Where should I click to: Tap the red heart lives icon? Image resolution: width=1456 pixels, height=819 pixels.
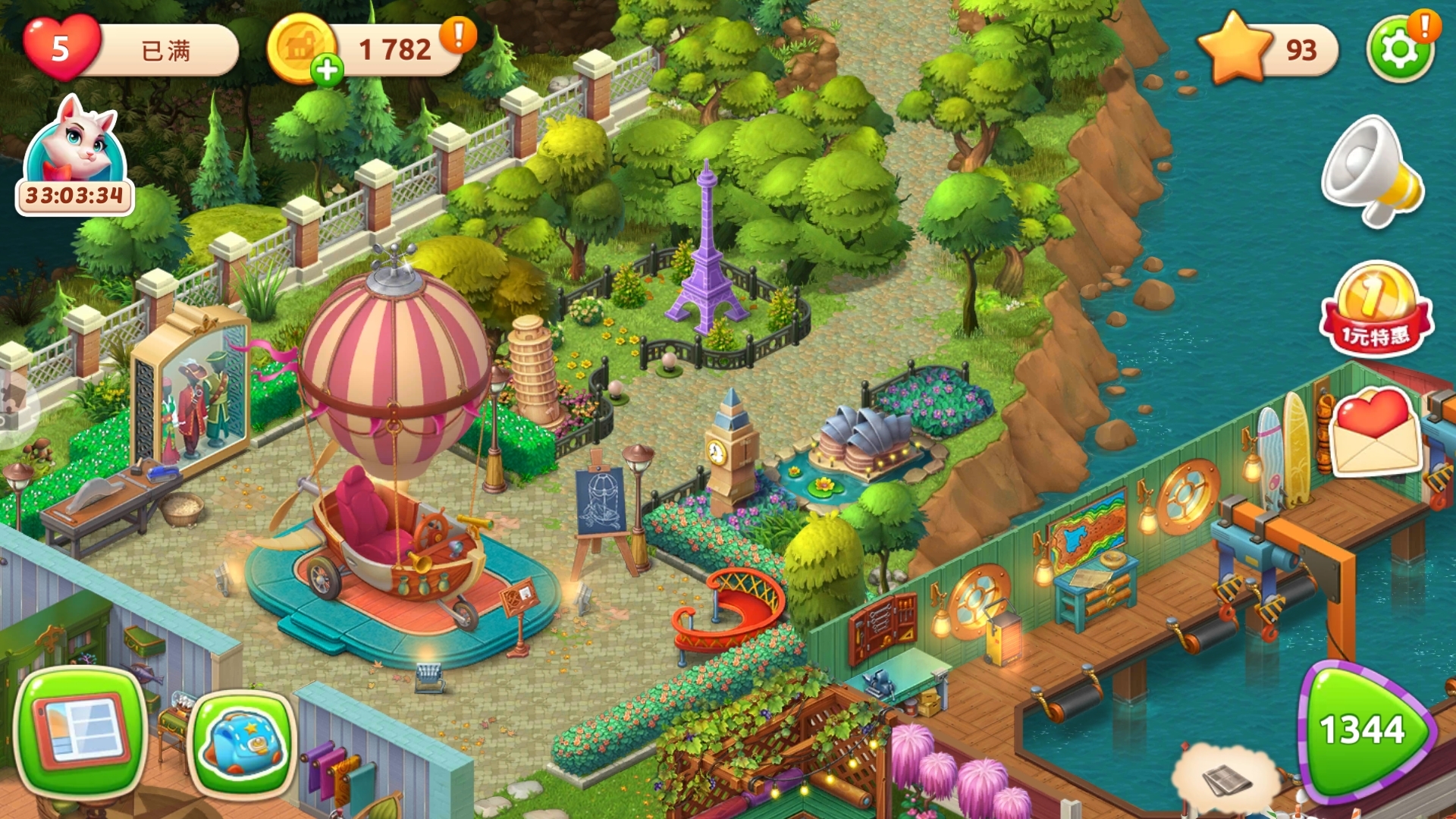coord(61,48)
